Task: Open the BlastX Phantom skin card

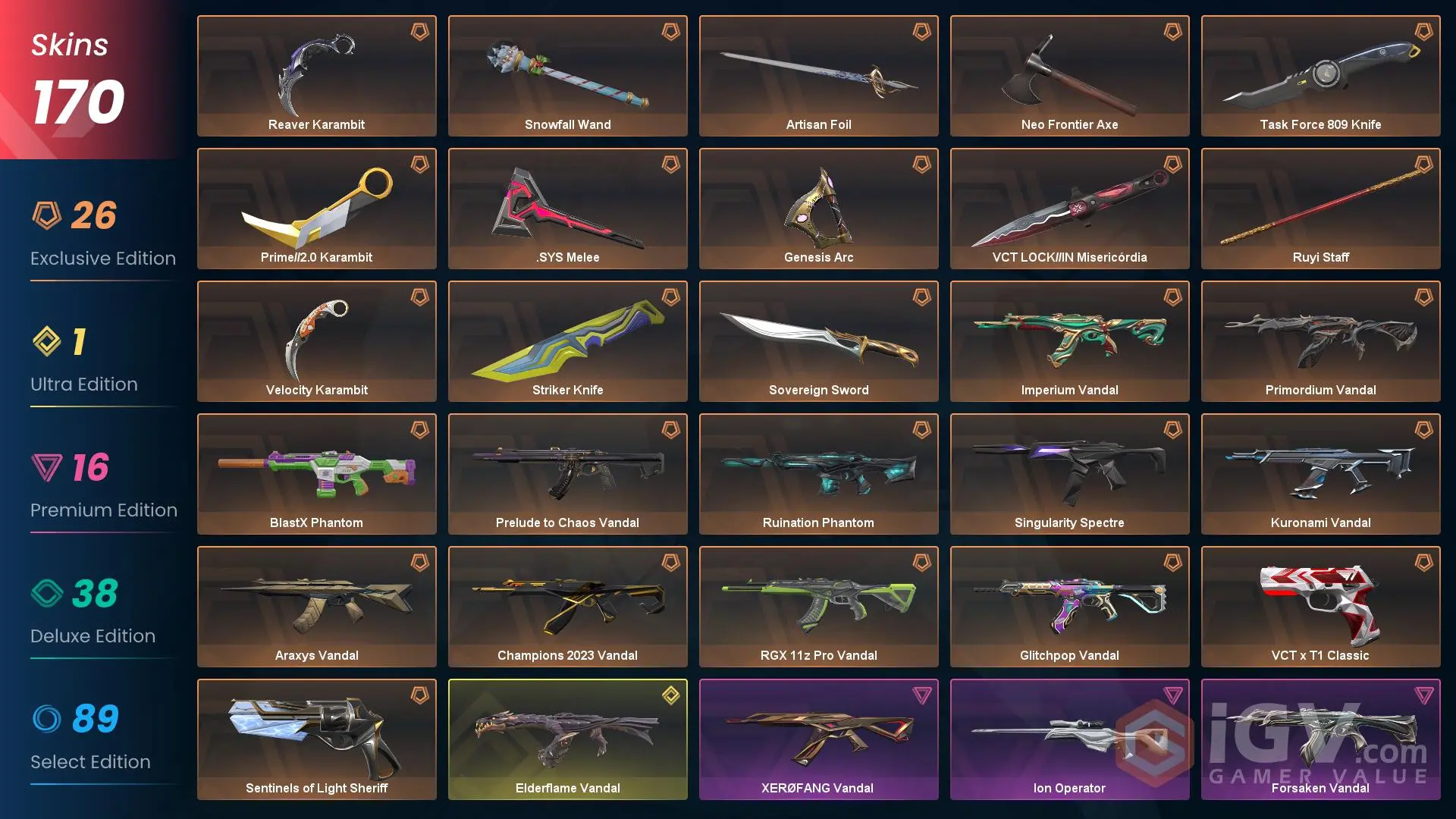Action: pyautogui.click(x=316, y=470)
